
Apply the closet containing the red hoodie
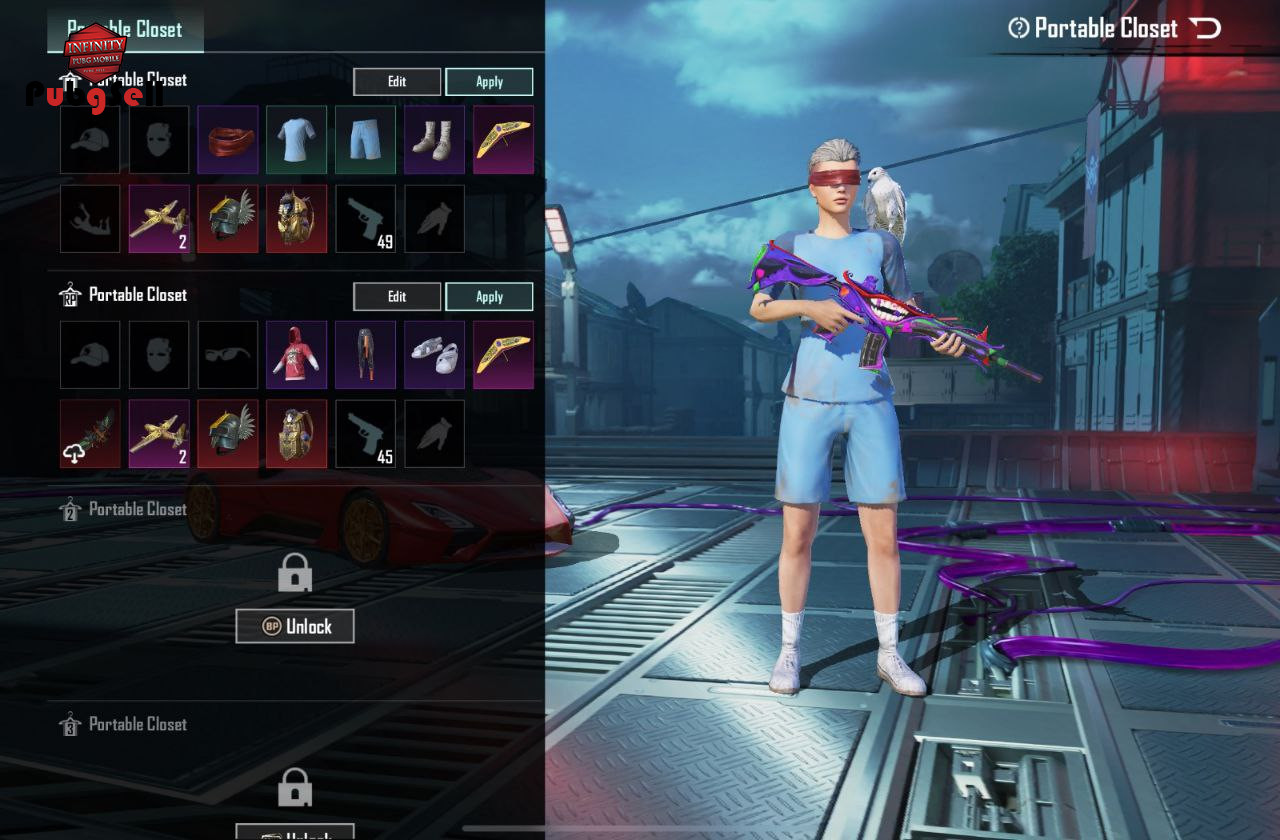pyautogui.click(x=489, y=297)
